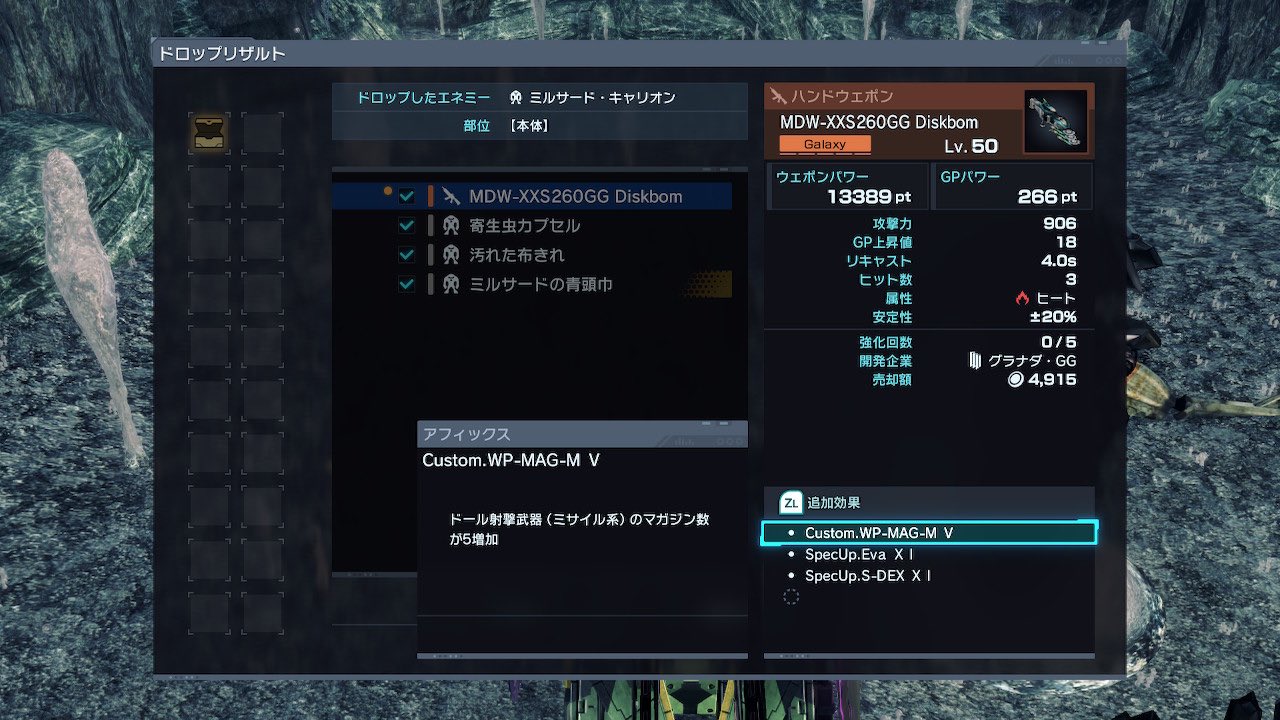Select the SpecUp.Eva XI affix

tap(858, 554)
